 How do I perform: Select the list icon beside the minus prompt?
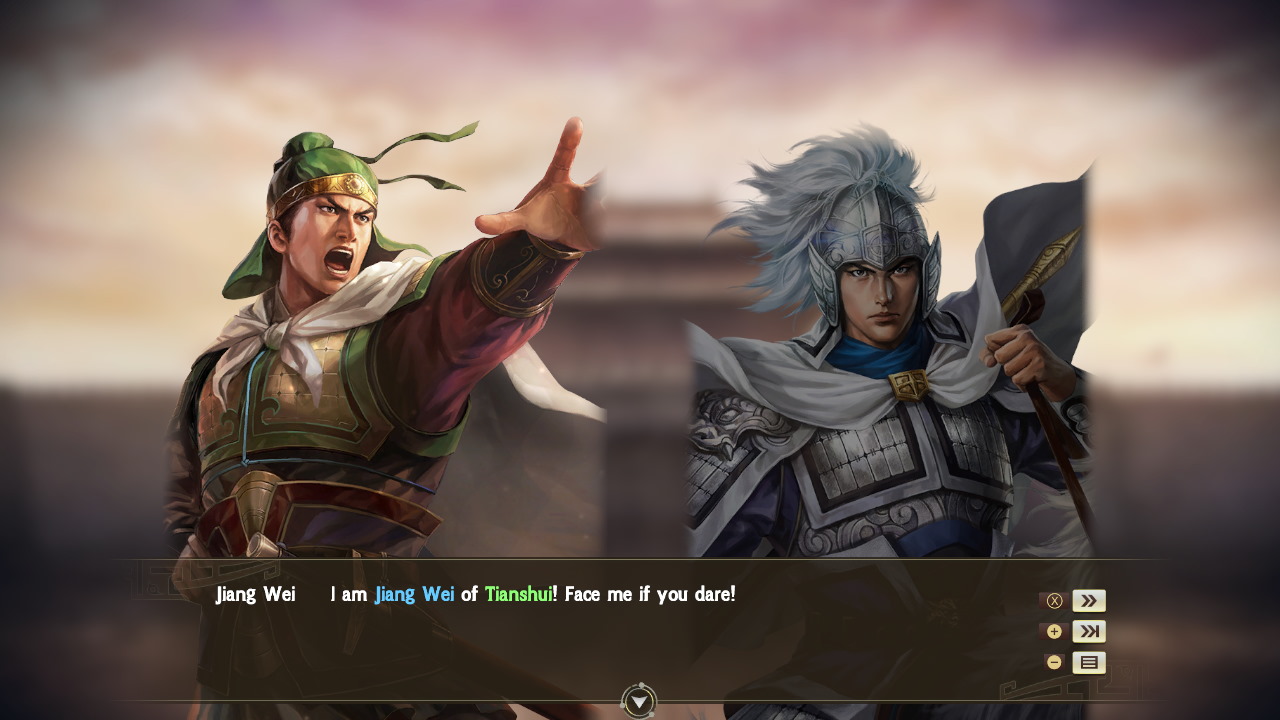[1087, 661]
